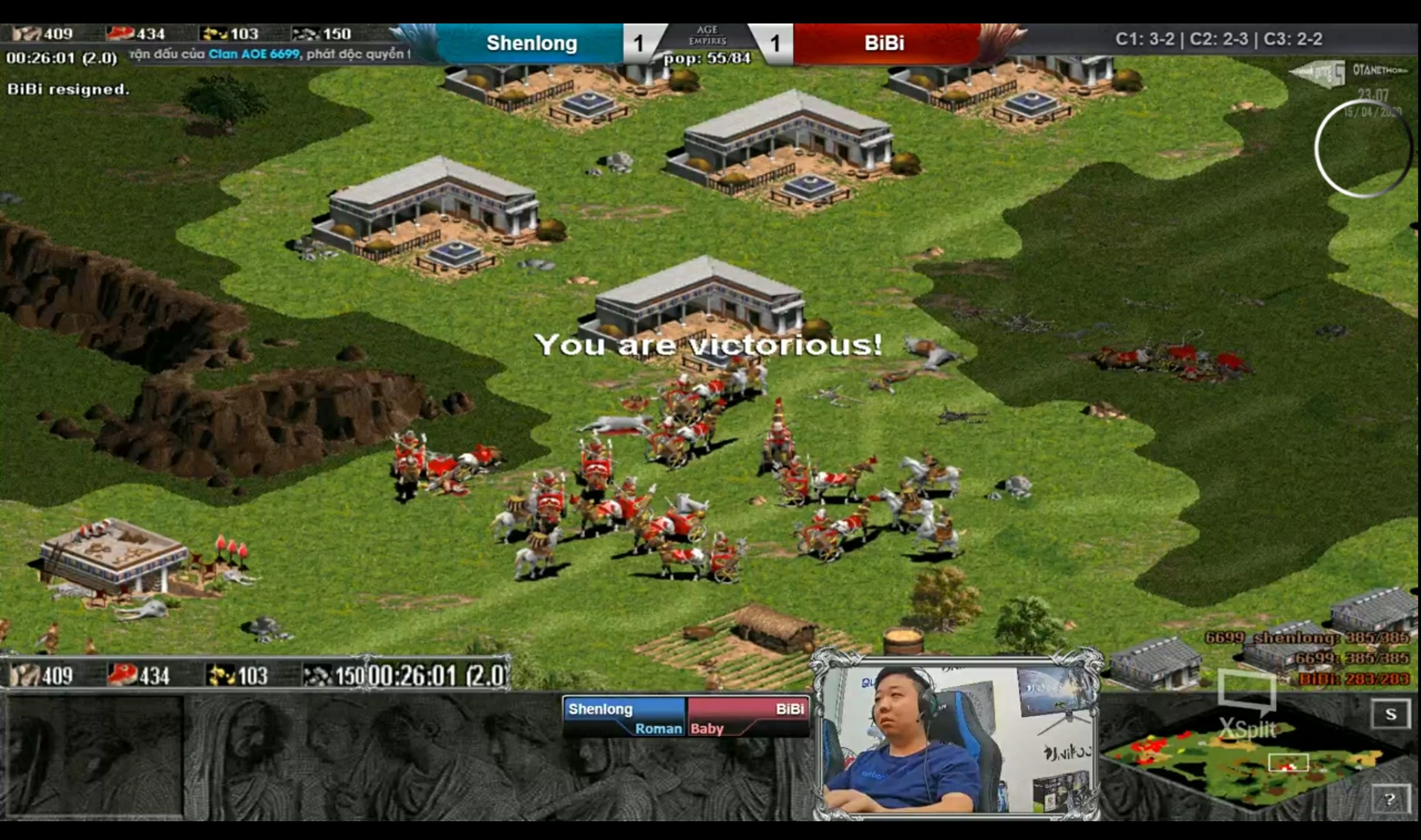Open the Clan AOE 6699 link
Image resolution: width=1421 pixels, height=840 pixels.
coord(254,53)
